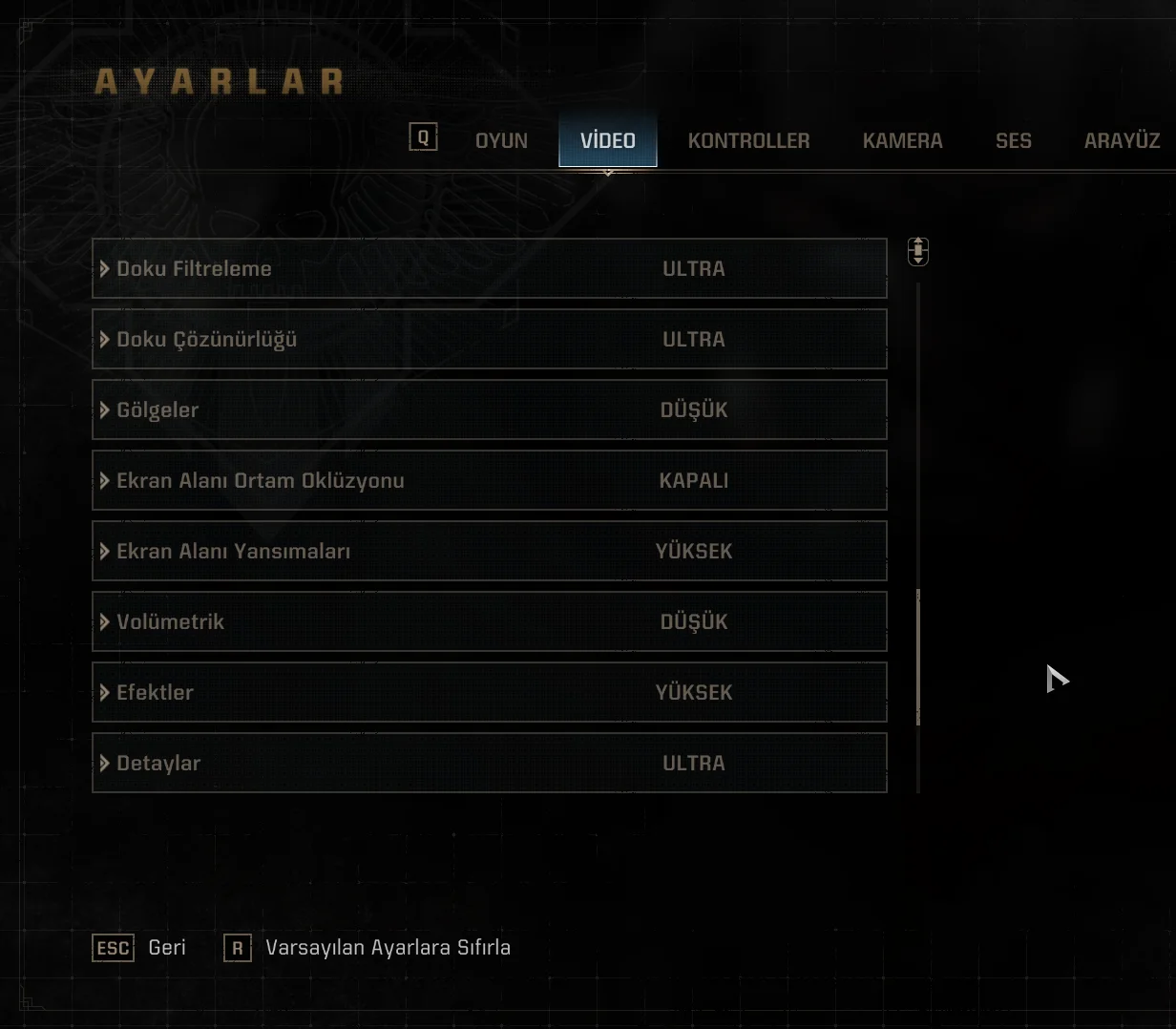
Task: Change the Doku Çözünürlüğü setting
Action: (489, 340)
